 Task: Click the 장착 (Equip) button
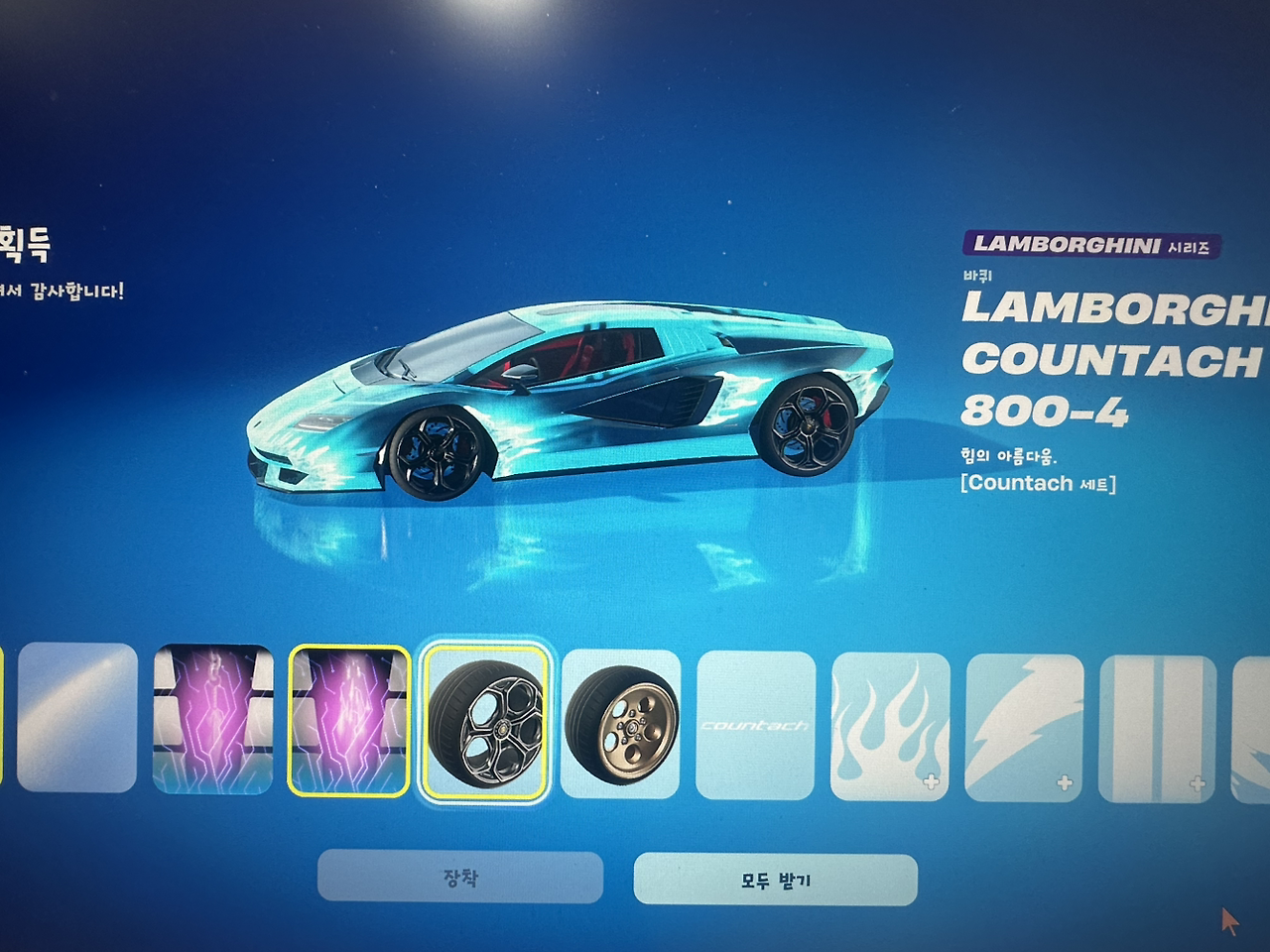coord(460,878)
